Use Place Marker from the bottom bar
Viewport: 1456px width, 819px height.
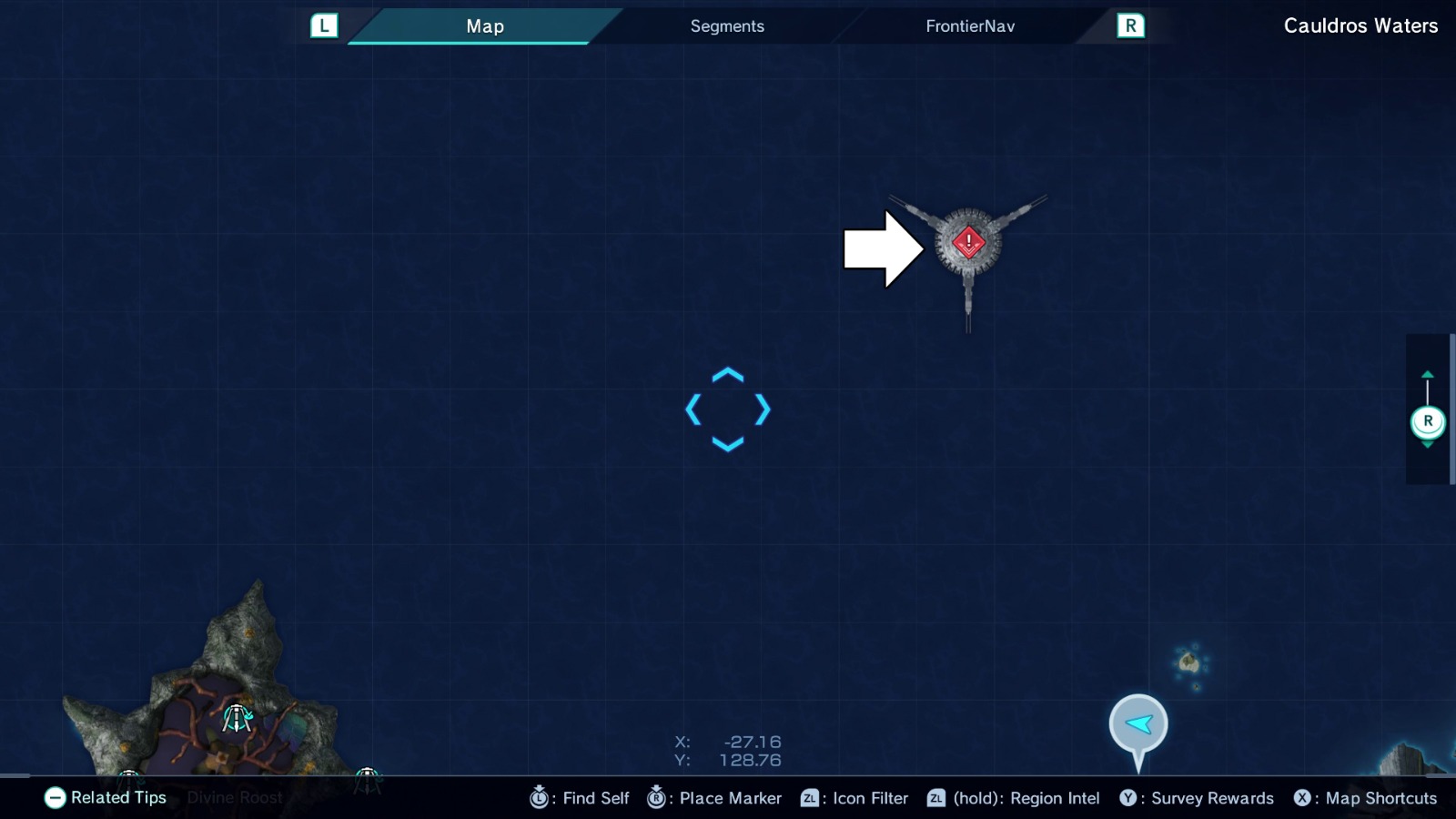715,798
